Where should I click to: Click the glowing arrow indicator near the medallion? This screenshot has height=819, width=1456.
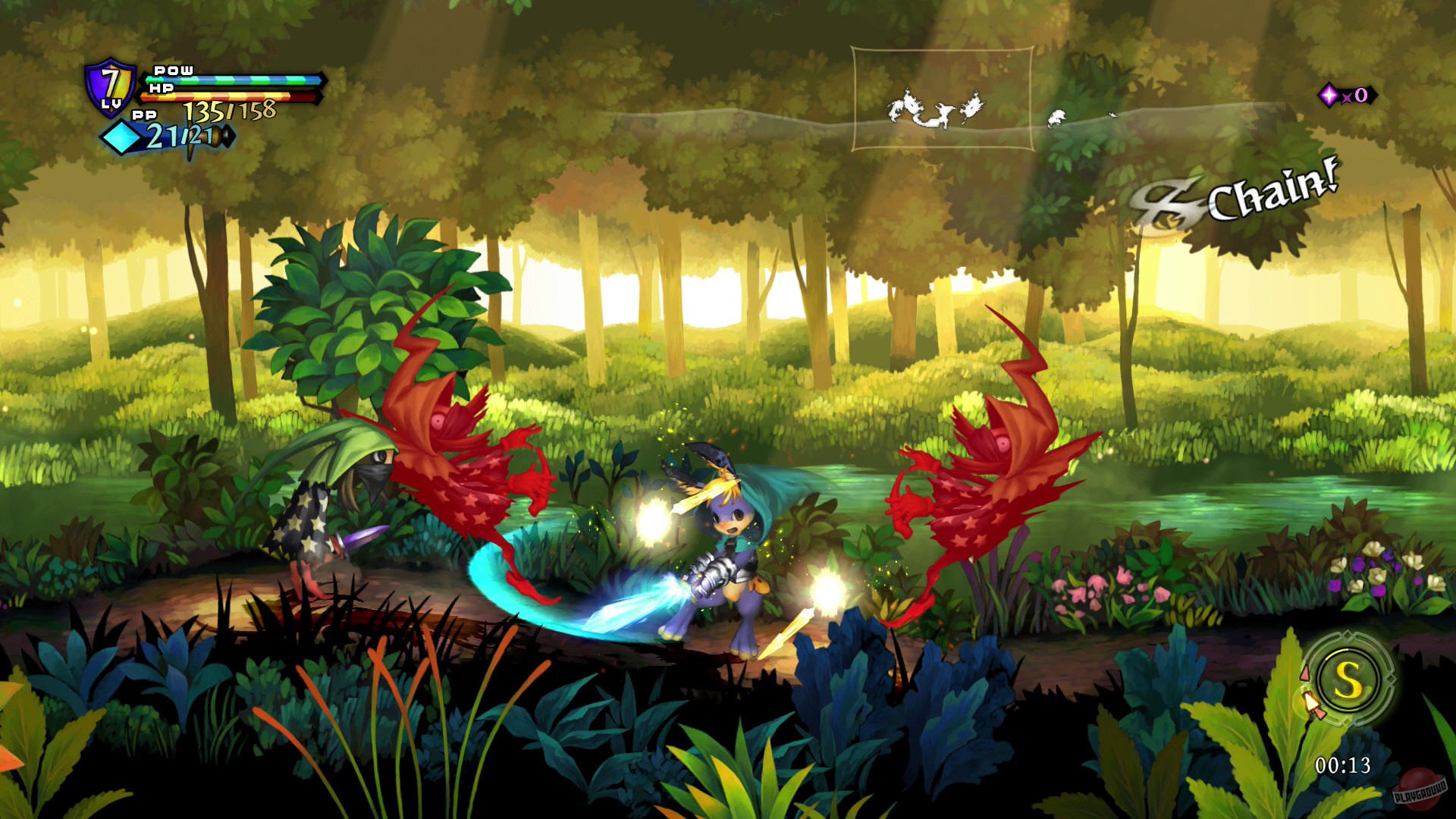coord(1310,703)
